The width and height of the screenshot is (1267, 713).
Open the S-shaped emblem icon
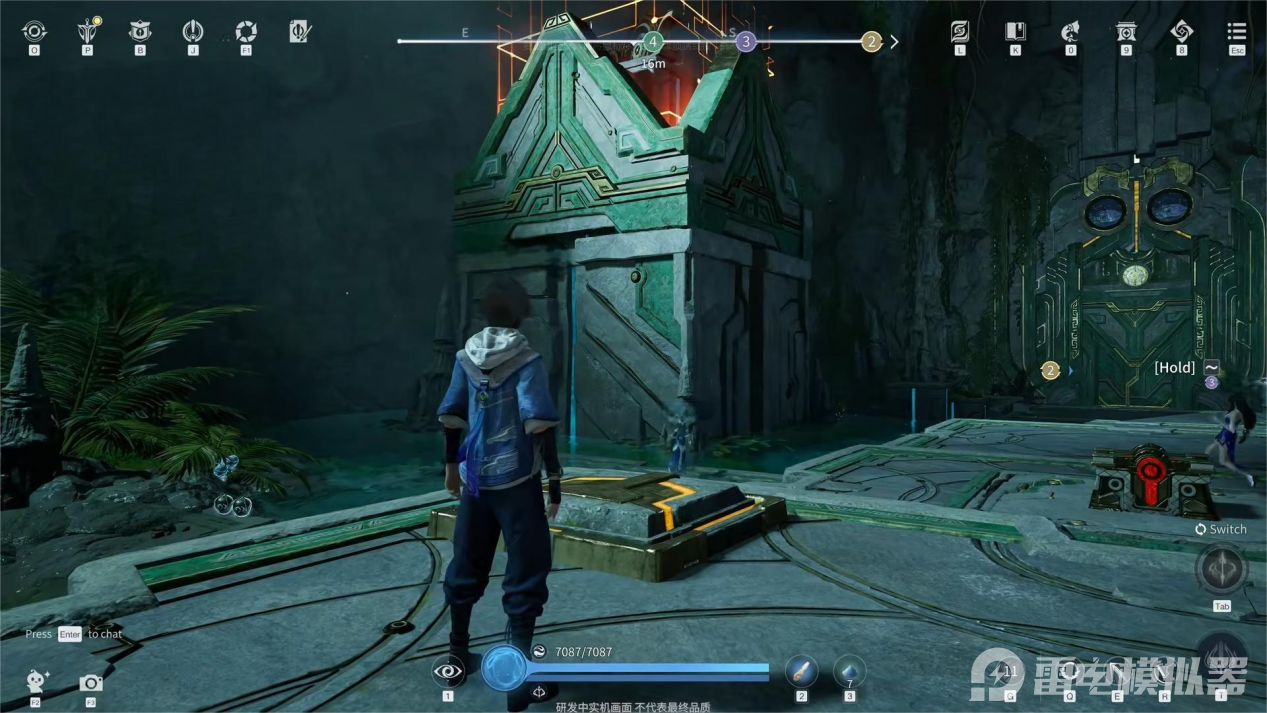pos(960,32)
